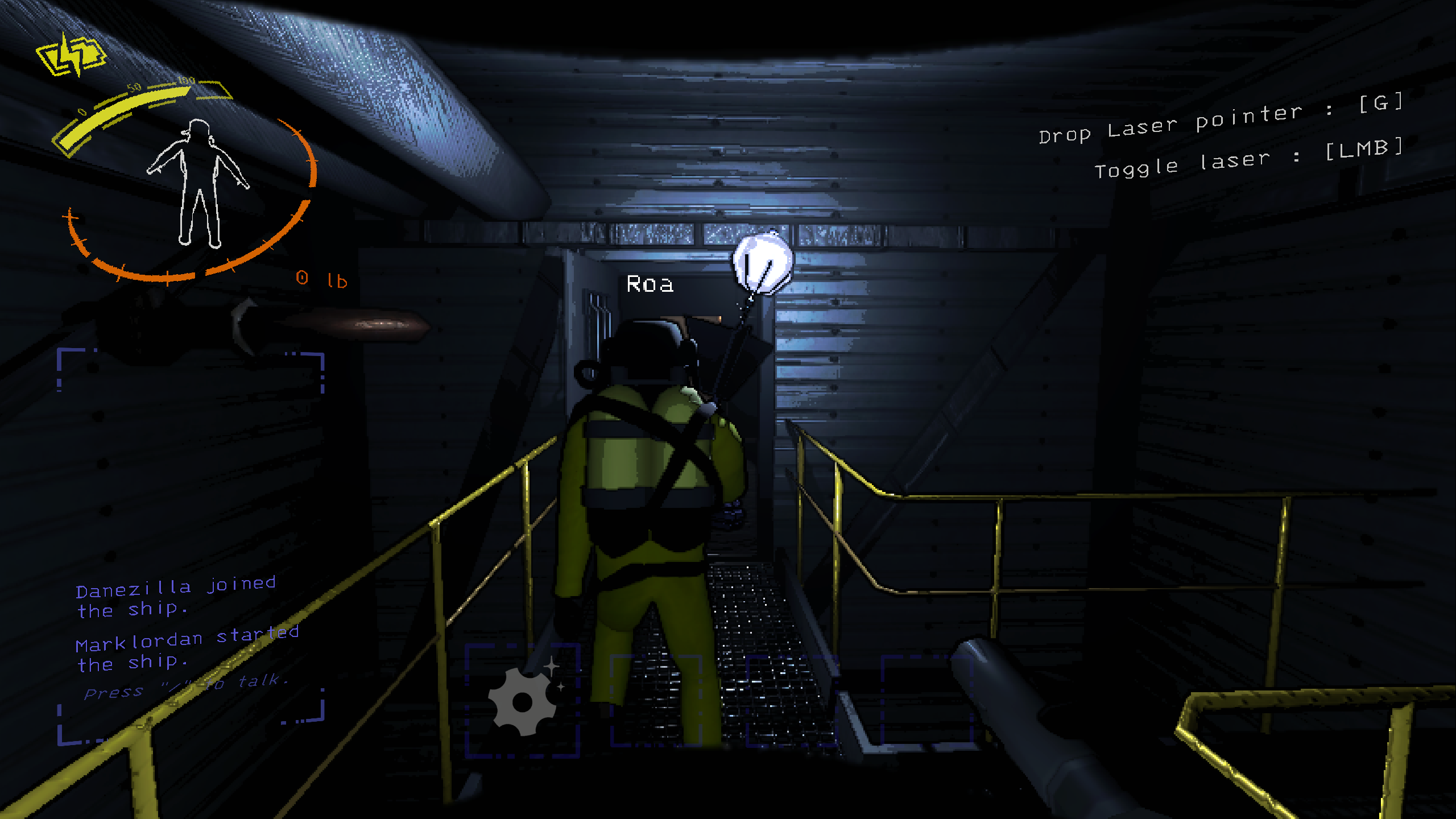
Task: Select player nametag Roa
Action: click(x=650, y=284)
